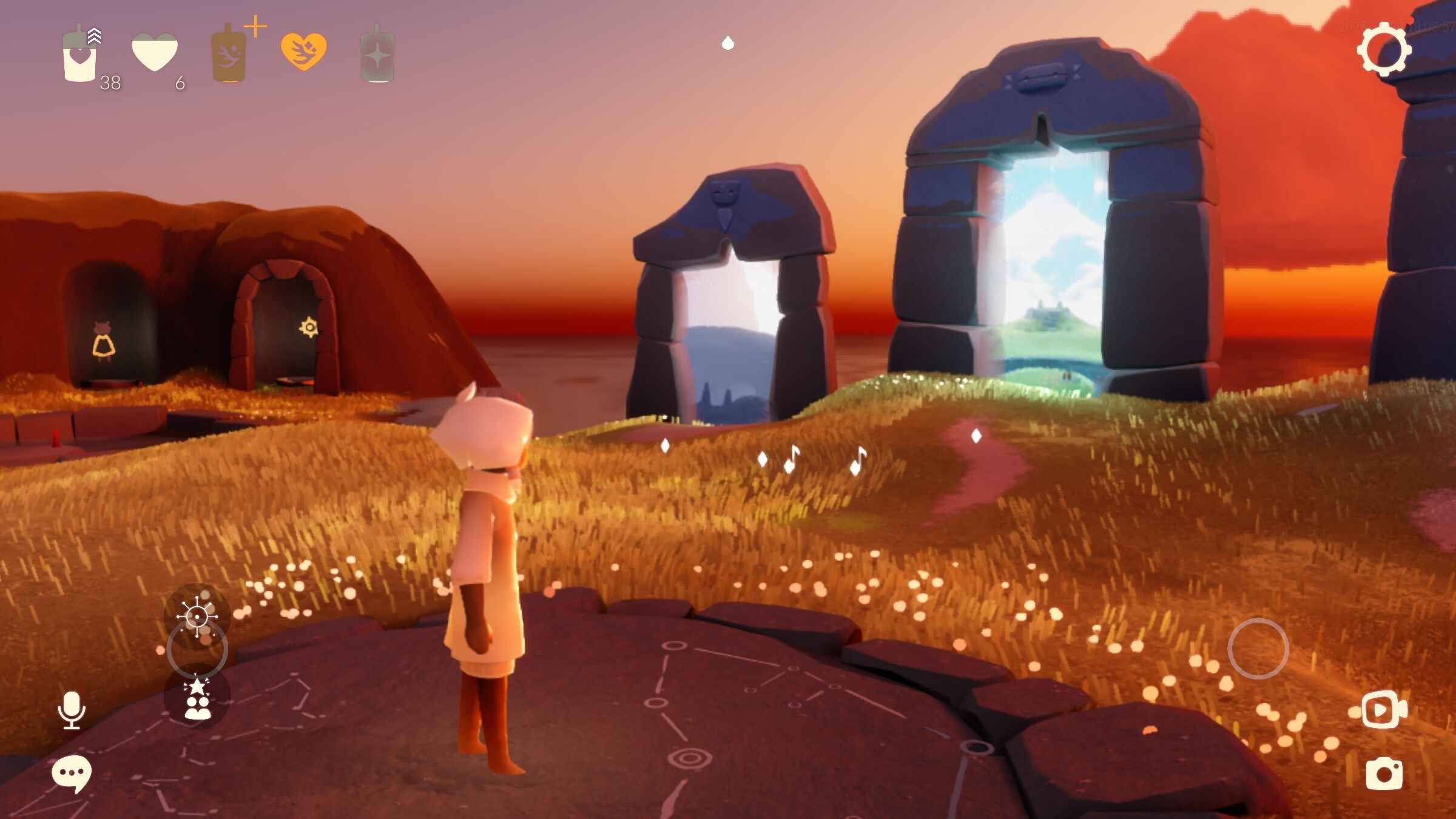Viewport: 1456px width, 819px height.
Task: Take a screenshot with camera icon
Action: click(1384, 773)
